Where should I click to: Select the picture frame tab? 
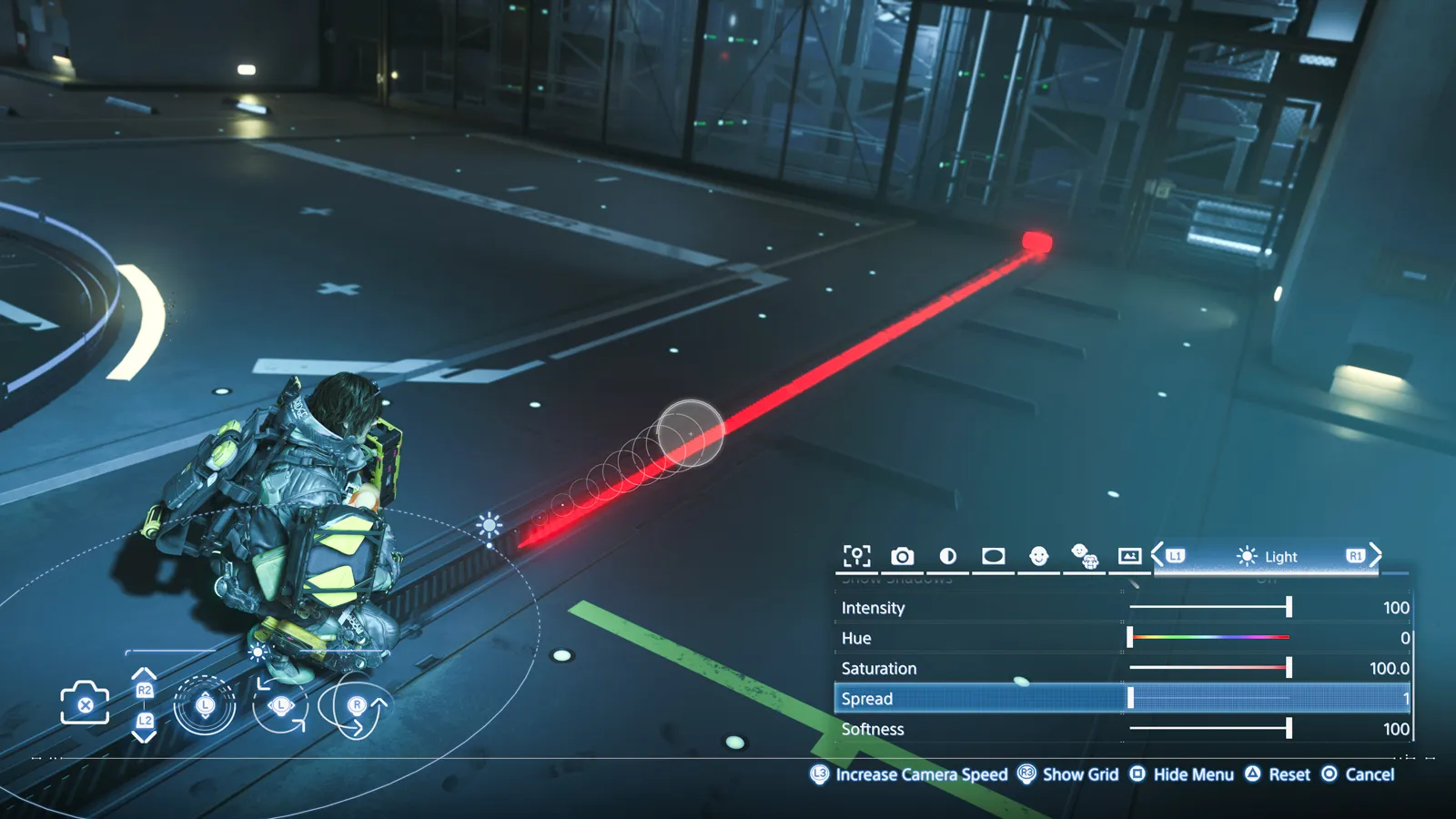point(1129,556)
